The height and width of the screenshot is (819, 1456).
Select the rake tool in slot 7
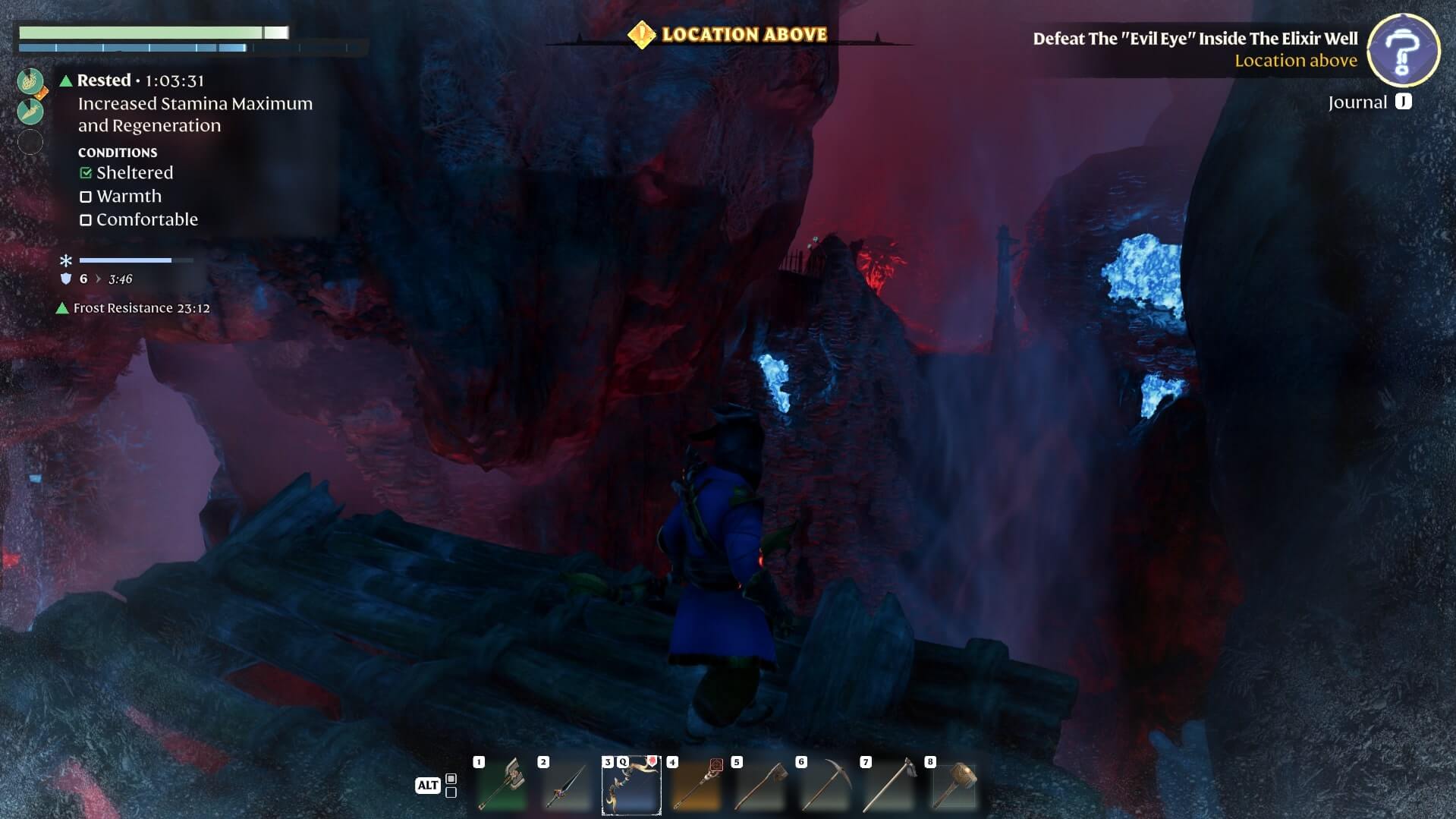[888, 786]
